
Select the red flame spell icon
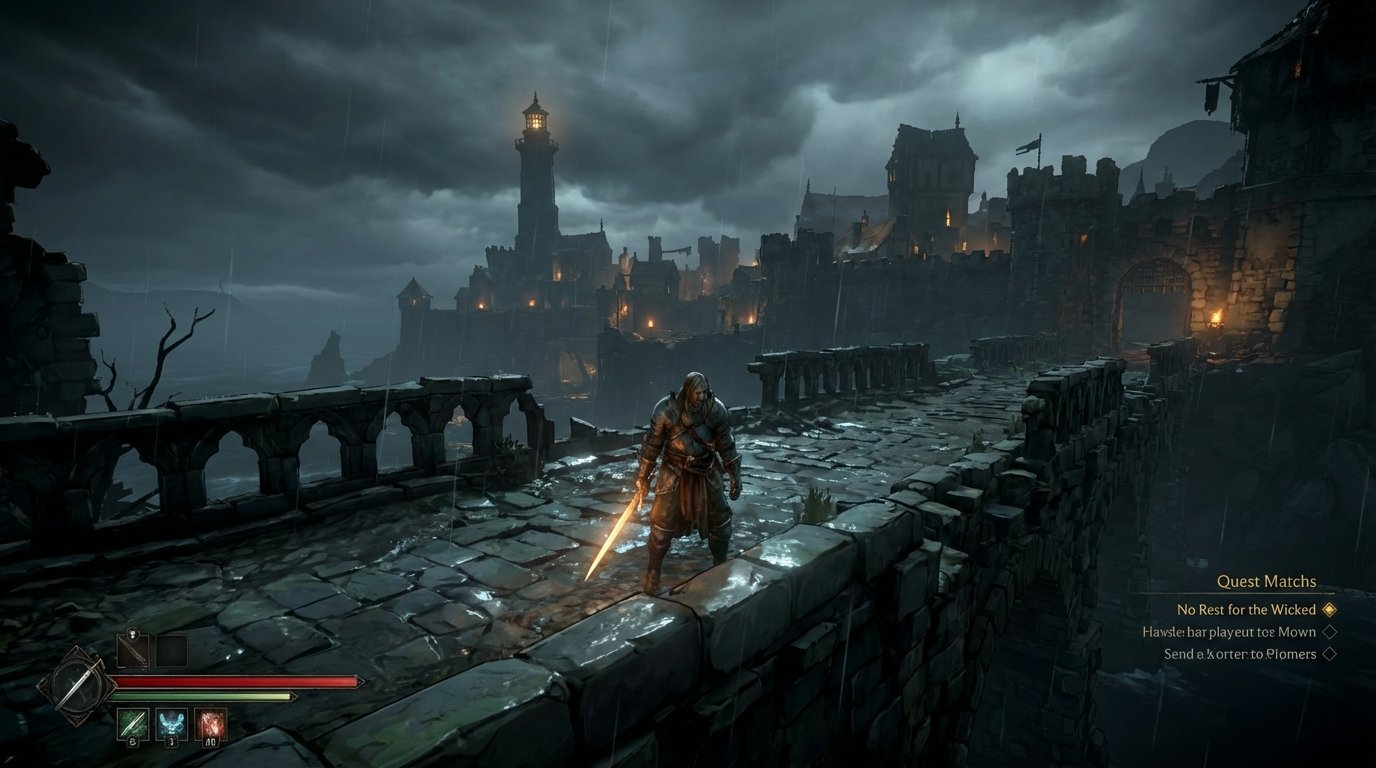(210, 724)
